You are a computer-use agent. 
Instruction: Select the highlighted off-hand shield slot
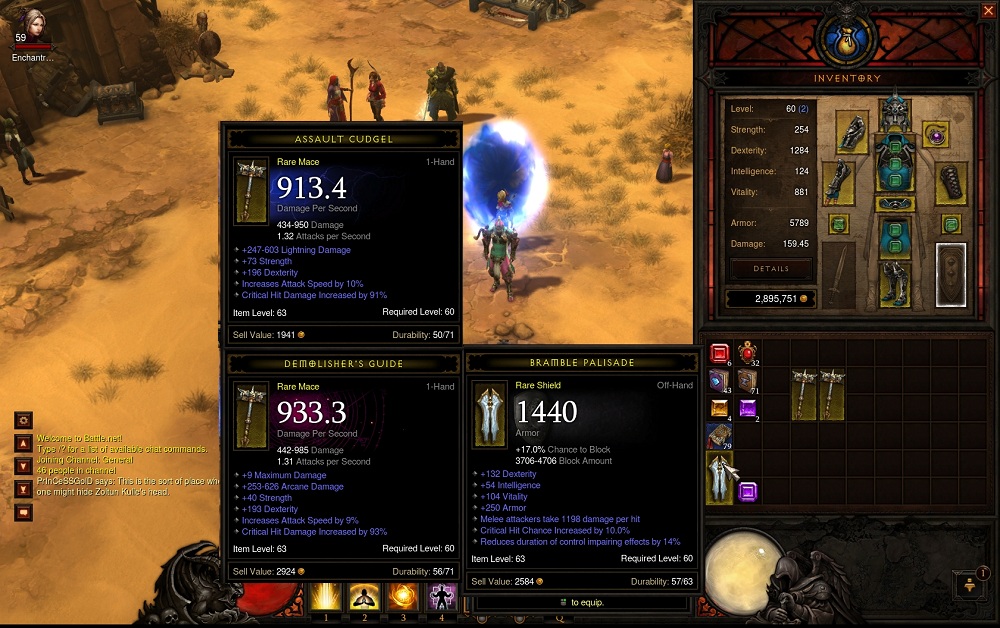tap(951, 274)
